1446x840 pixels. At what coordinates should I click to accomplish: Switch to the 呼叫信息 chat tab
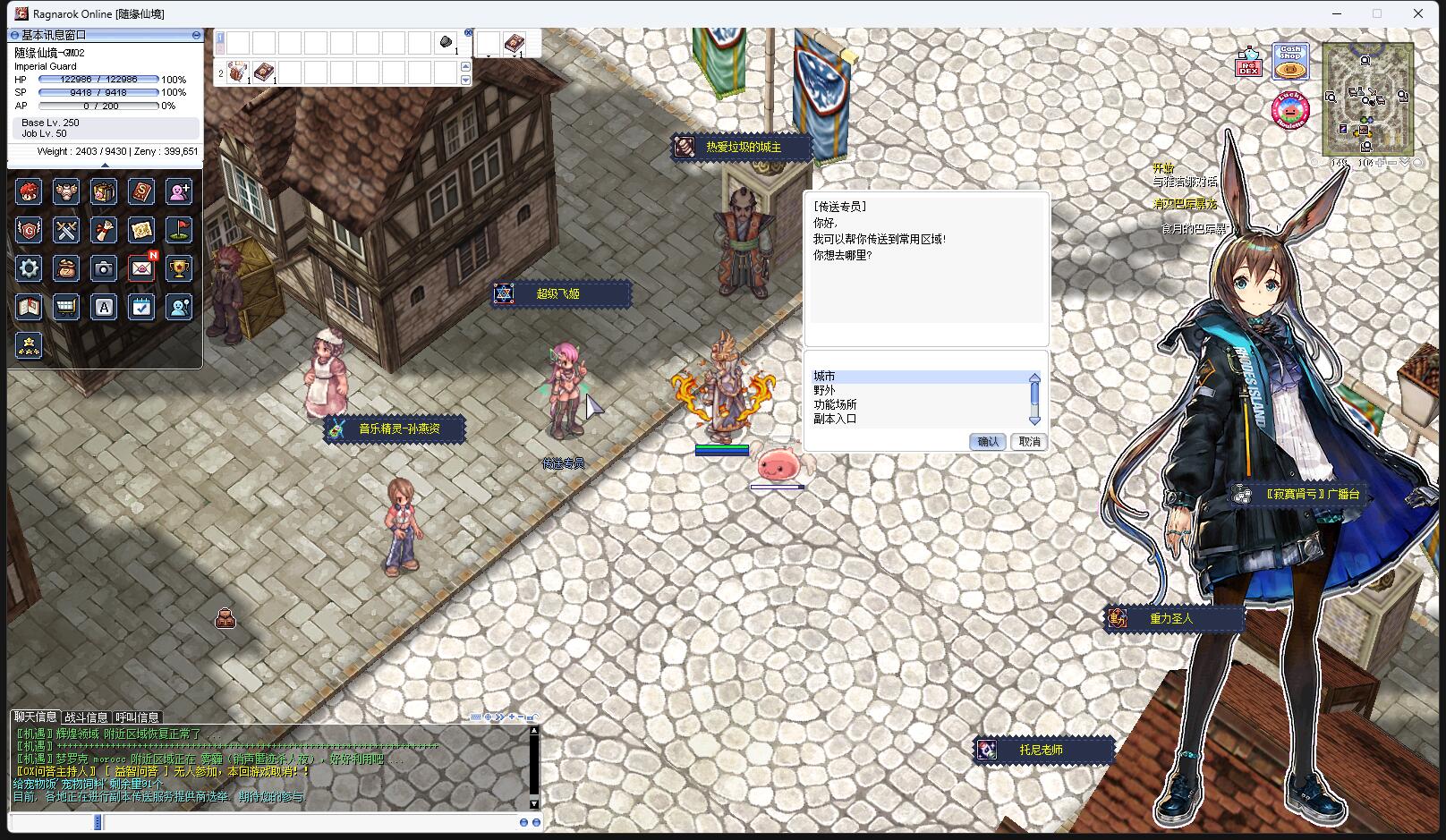(x=138, y=717)
